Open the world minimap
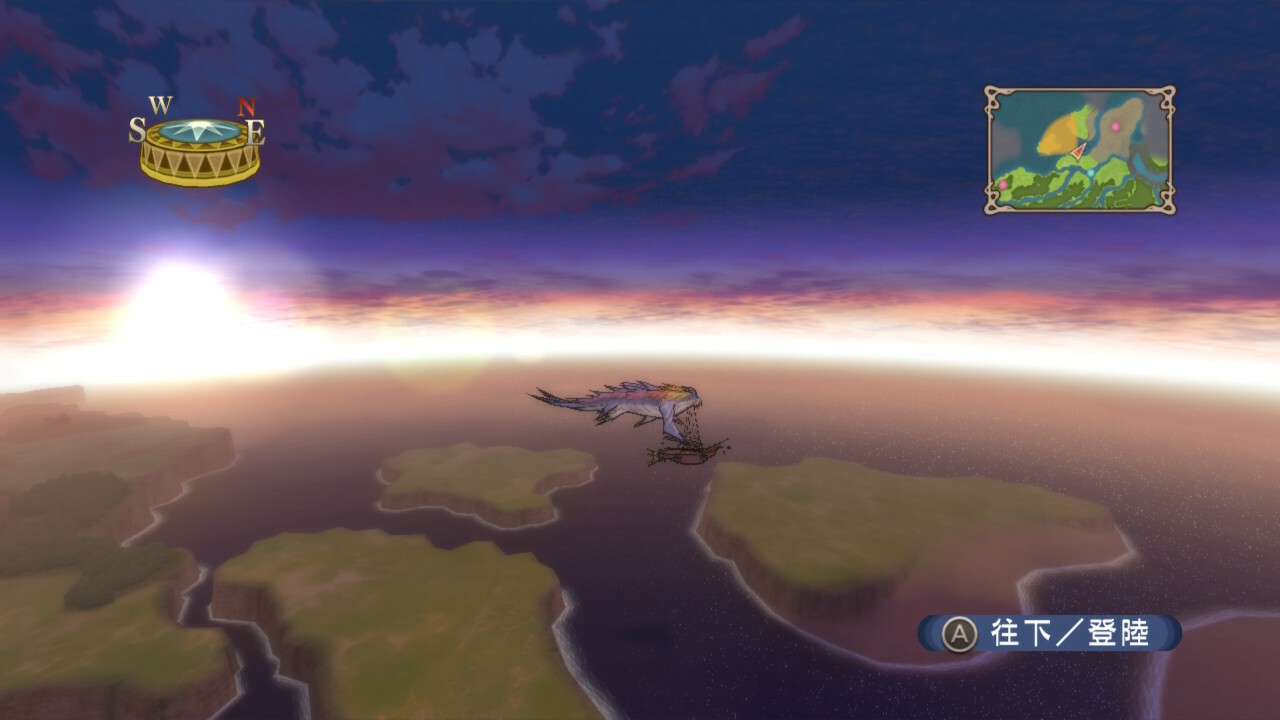The image size is (1280, 720). (x=1079, y=150)
